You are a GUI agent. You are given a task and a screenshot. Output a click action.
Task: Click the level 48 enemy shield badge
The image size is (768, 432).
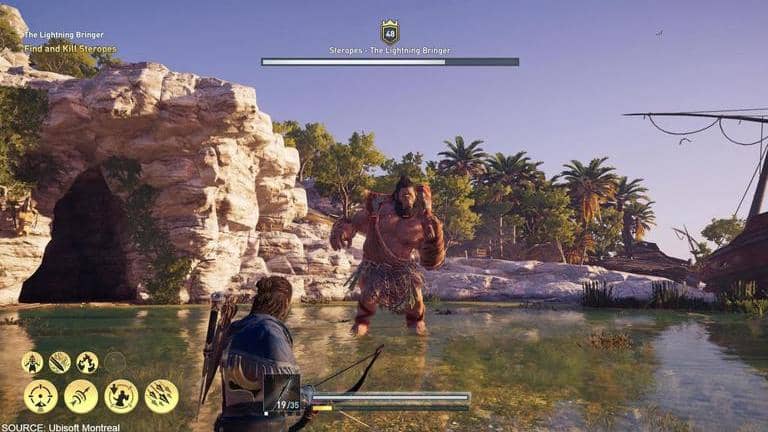tap(390, 32)
